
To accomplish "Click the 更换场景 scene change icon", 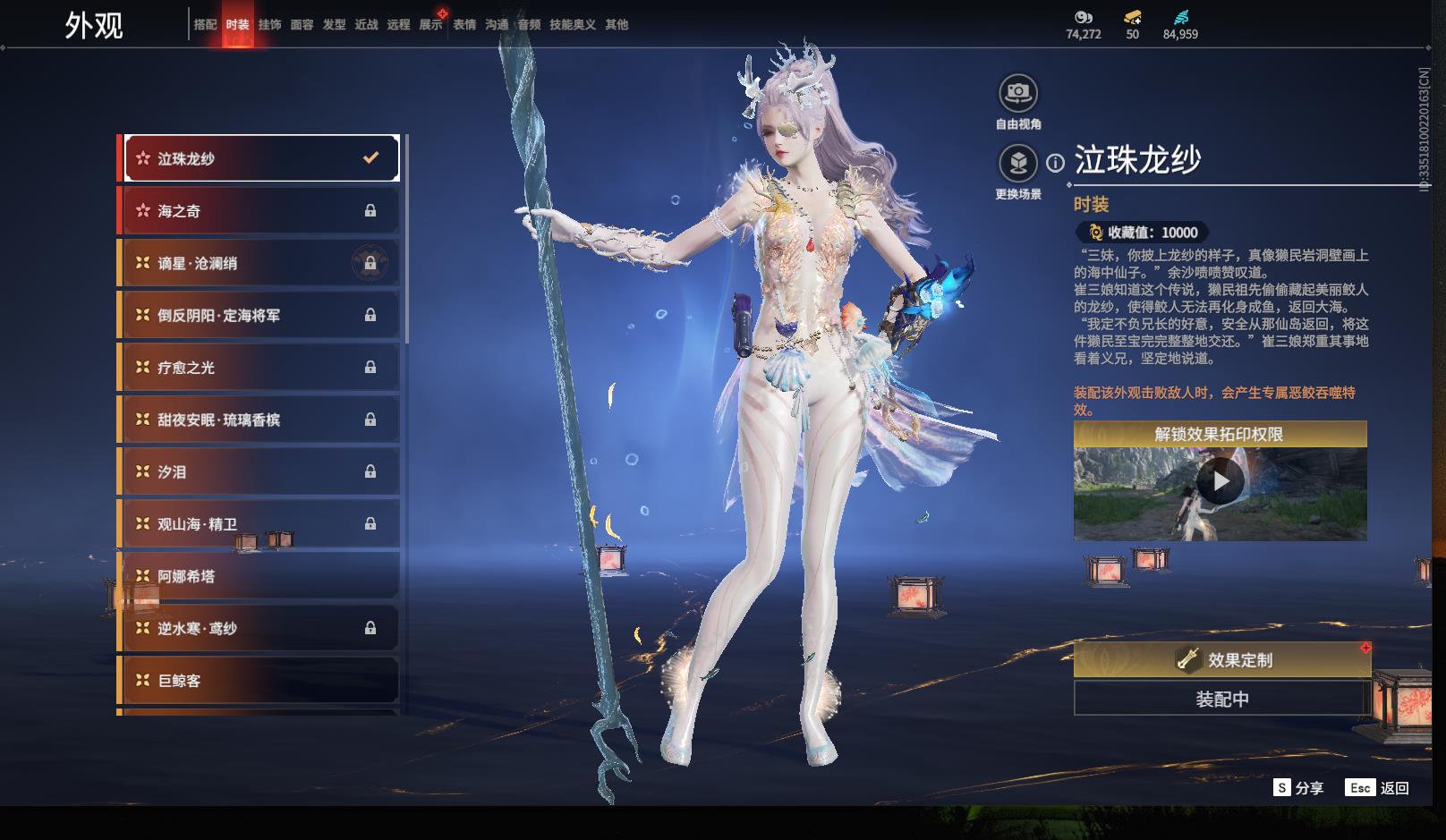I will click(1017, 163).
